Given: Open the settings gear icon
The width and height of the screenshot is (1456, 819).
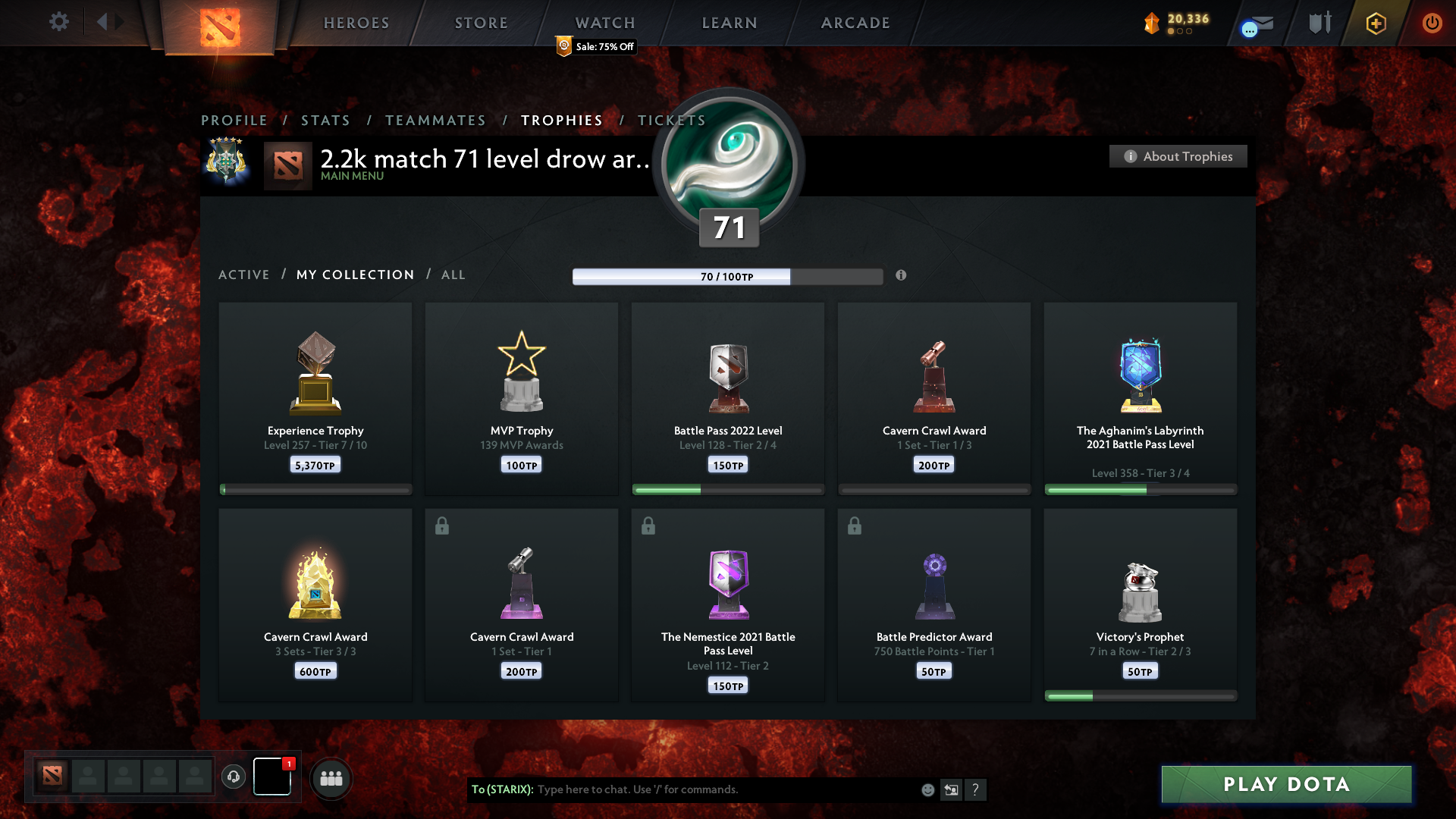Looking at the screenshot, I should click(x=58, y=22).
